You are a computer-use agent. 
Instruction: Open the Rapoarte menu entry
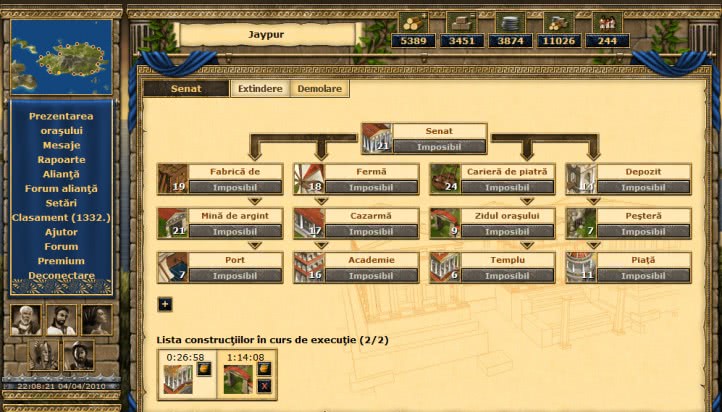[x=61, y=160]
